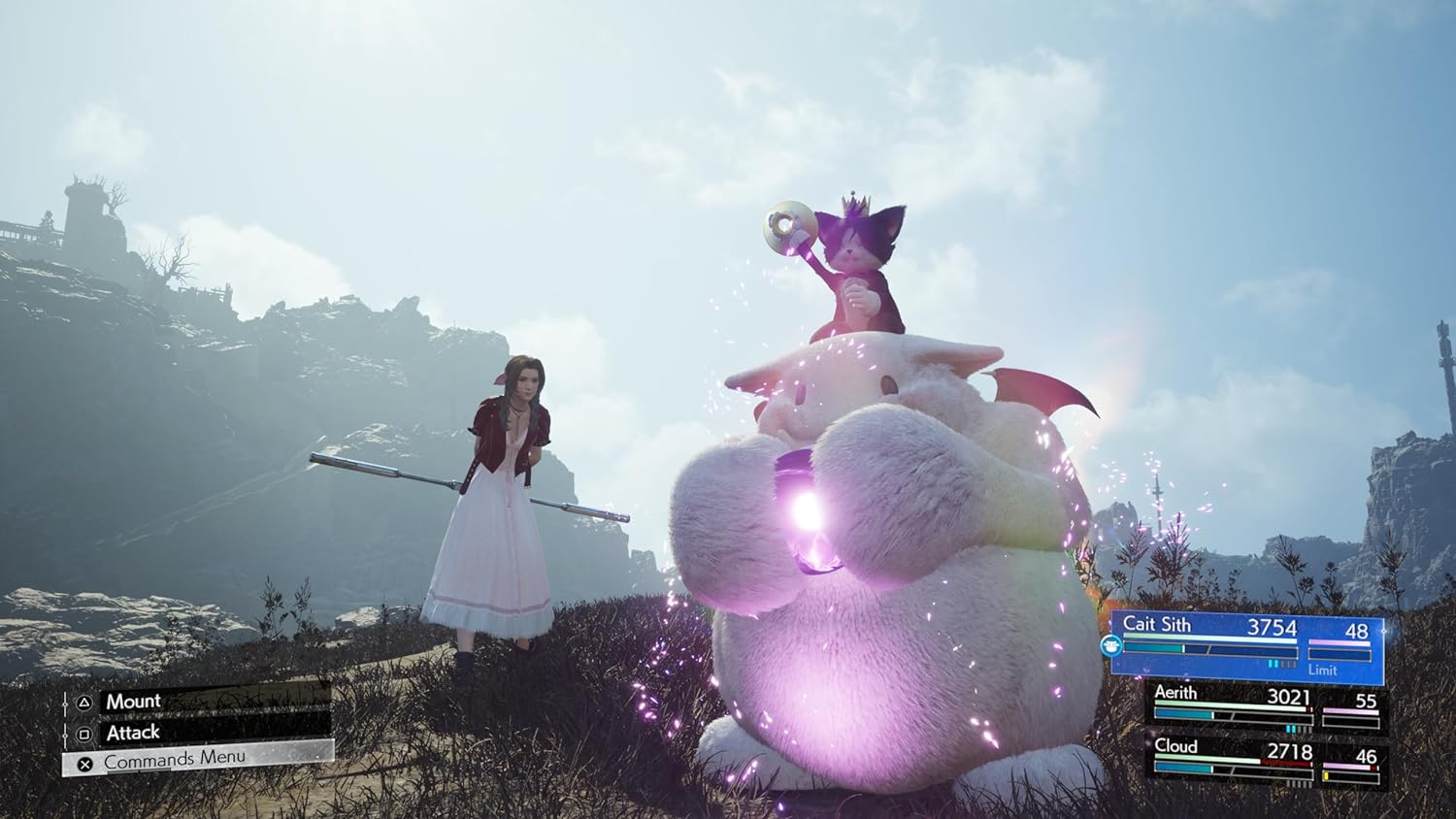Screen dimensions: 1456x819
Task: Click the HP value 3021 next to Aerith
Action: pyautogui.click(x=1289, y=698)
